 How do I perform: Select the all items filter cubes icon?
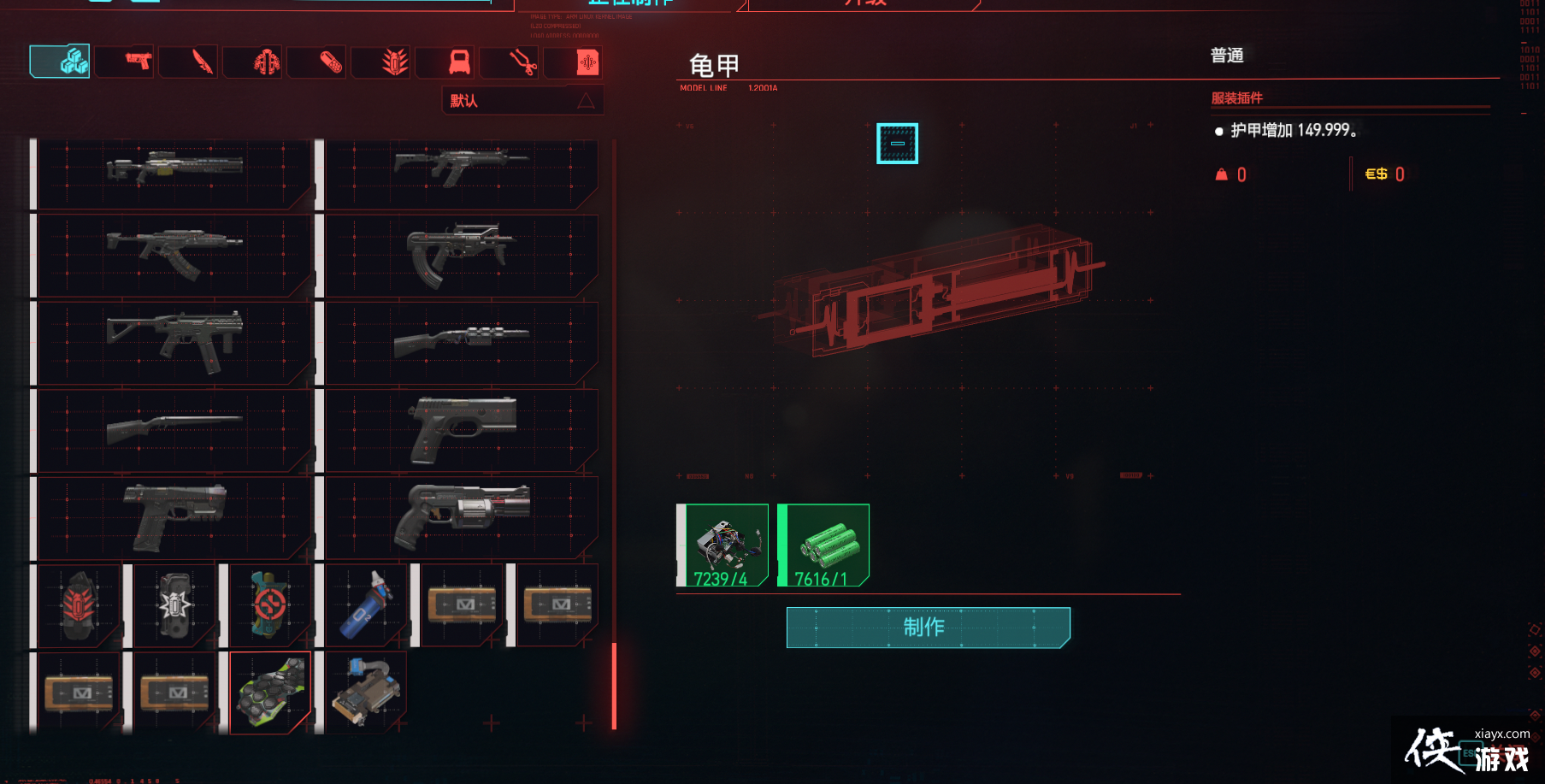coord(60,61)
